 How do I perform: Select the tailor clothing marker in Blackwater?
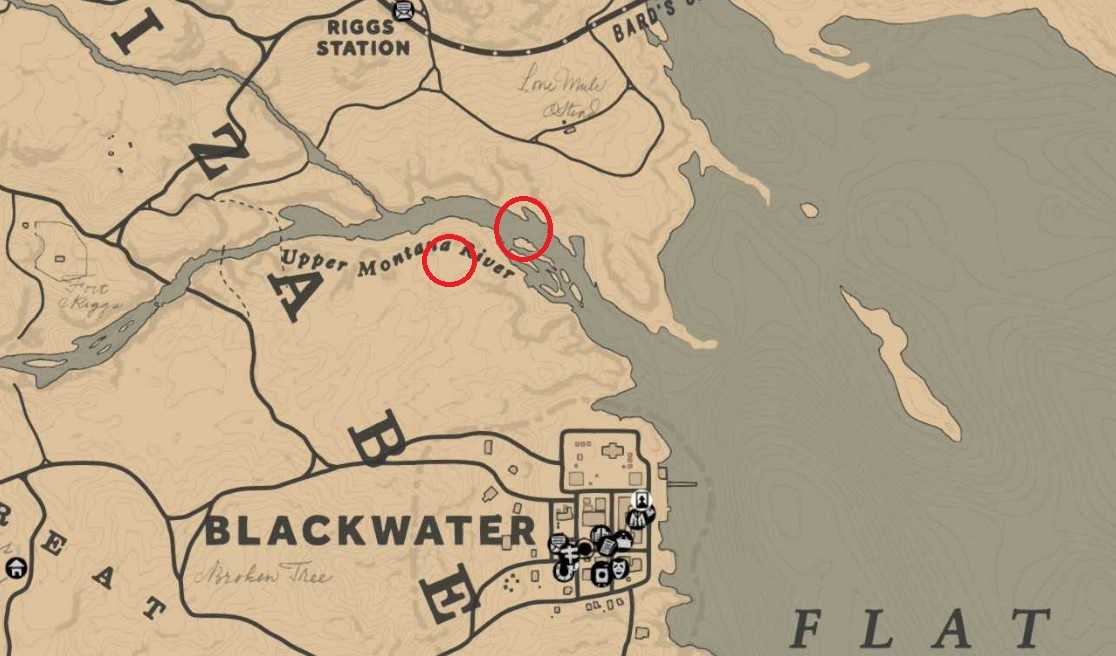click(635, 518)
